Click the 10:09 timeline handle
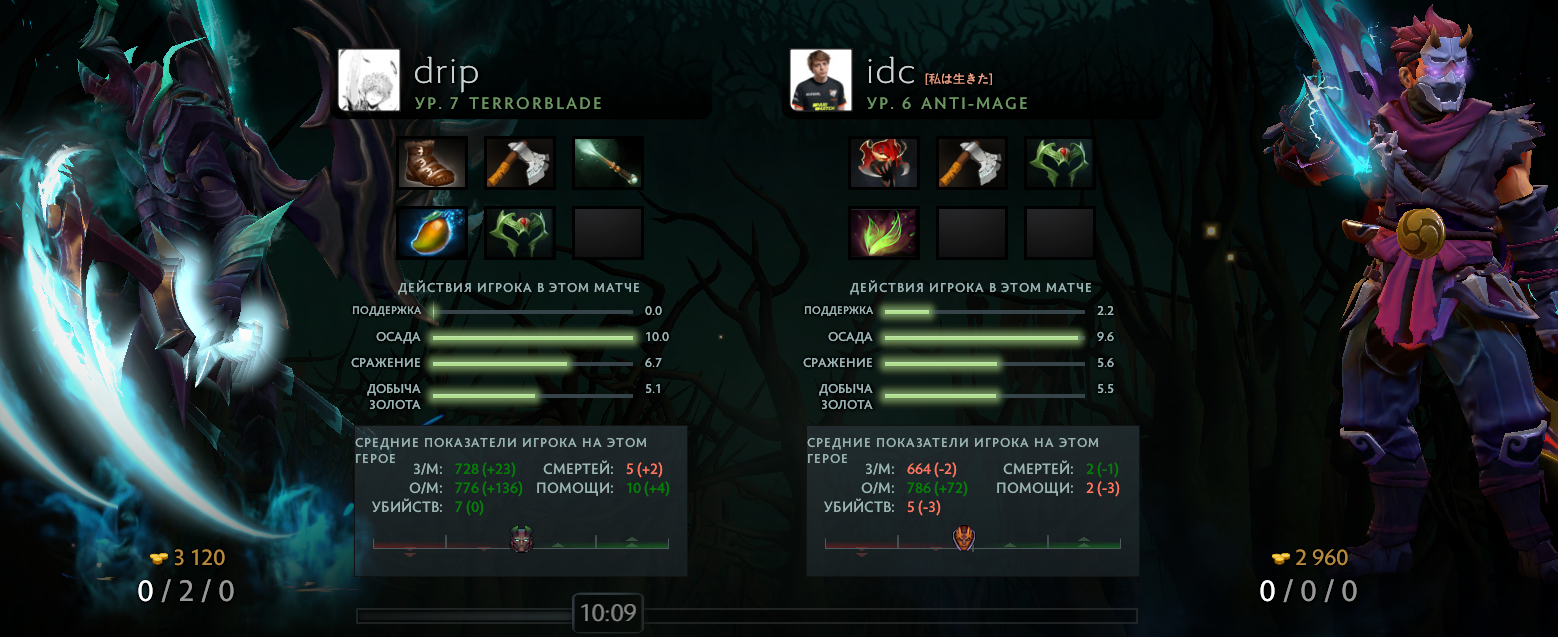1558x637 pixels. (x=608, y=613)
